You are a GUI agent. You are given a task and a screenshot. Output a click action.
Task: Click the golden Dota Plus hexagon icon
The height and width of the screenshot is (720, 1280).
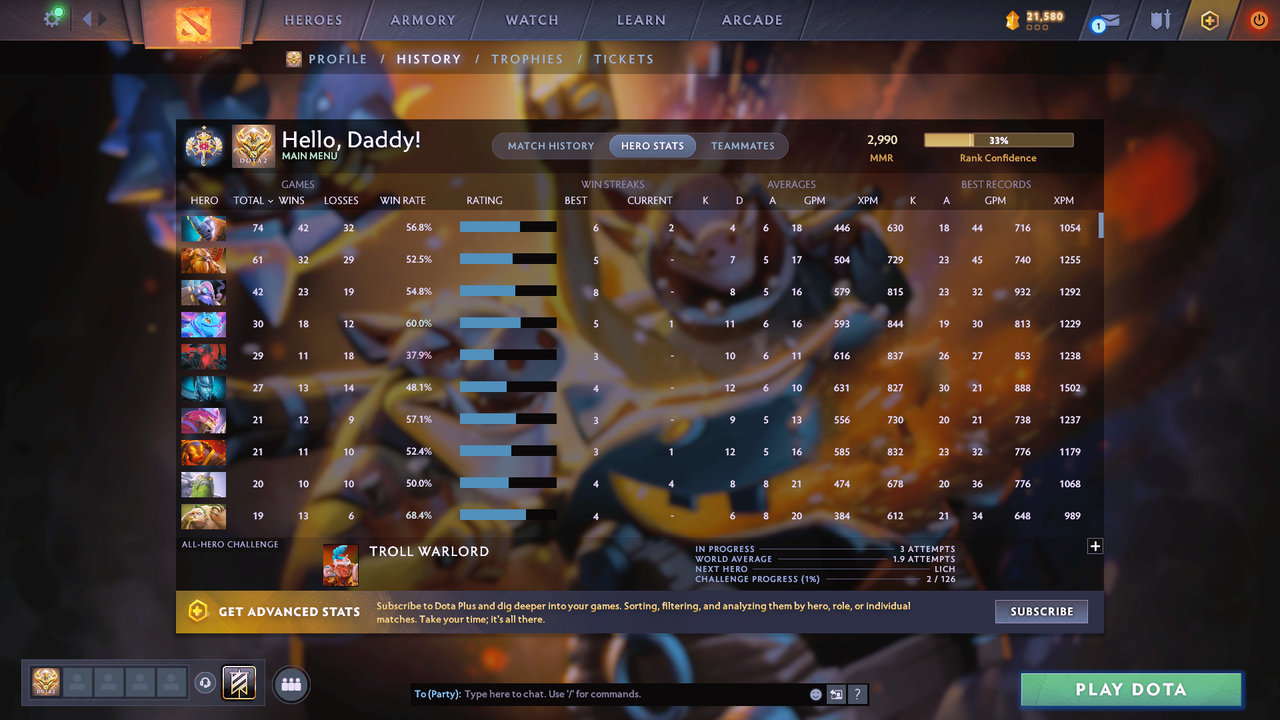pyautogui.click(x=1209, y=19)
